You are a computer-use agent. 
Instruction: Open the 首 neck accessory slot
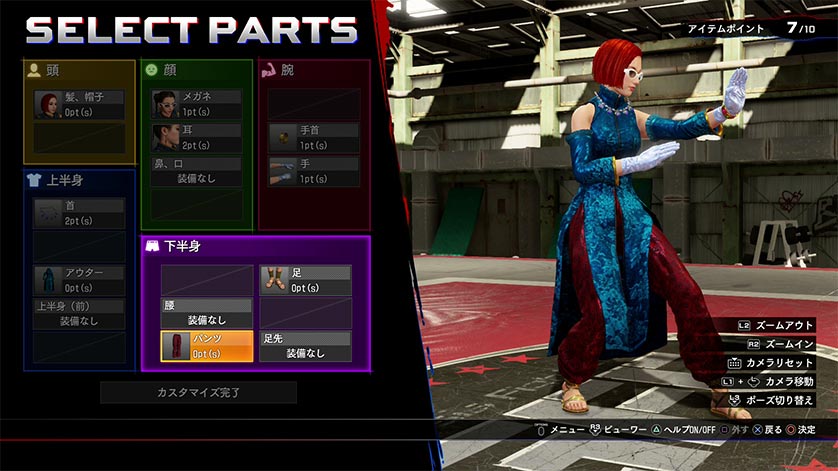tap(80, 213)
